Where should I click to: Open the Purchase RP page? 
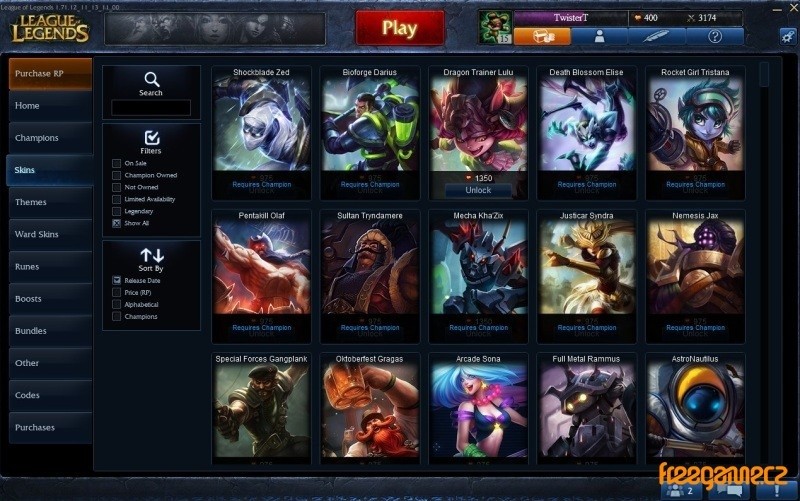[50, 74]
